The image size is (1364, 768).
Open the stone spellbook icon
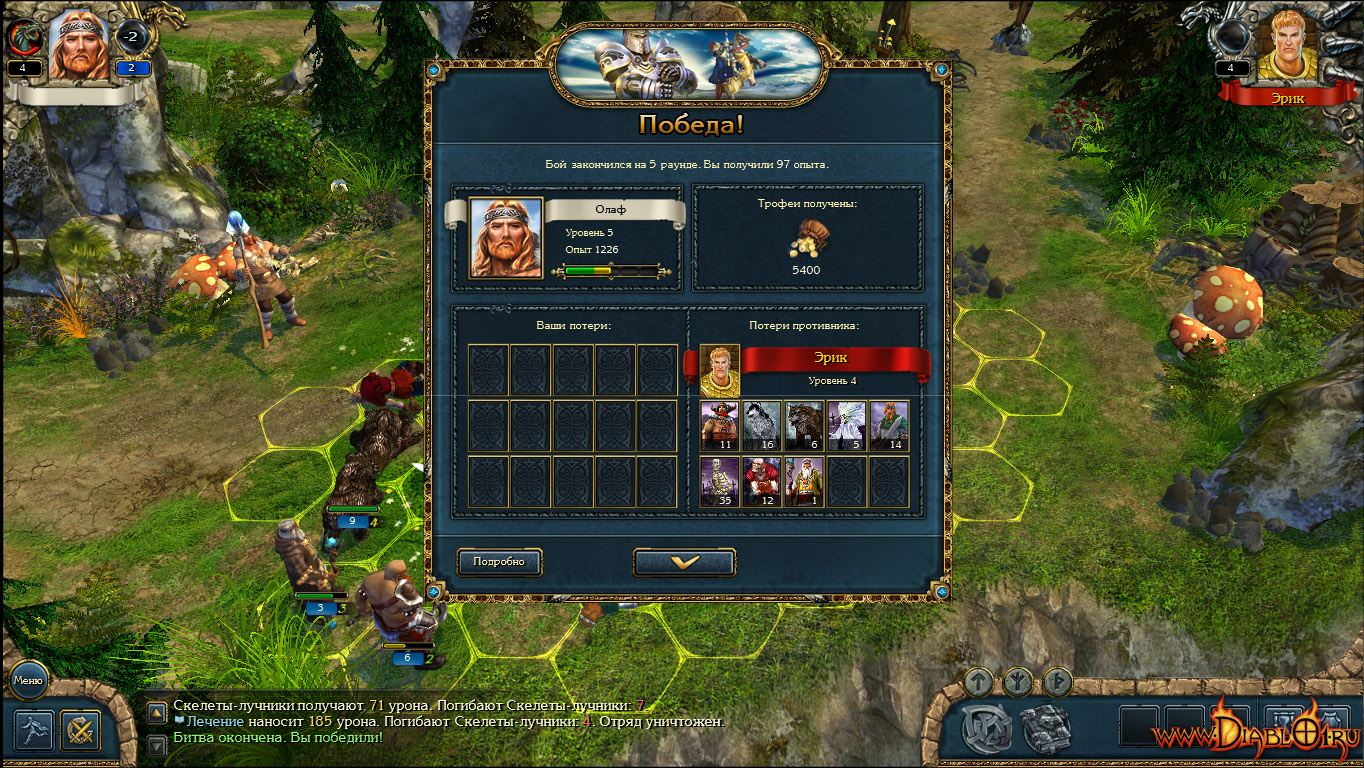coord(1047,728)
